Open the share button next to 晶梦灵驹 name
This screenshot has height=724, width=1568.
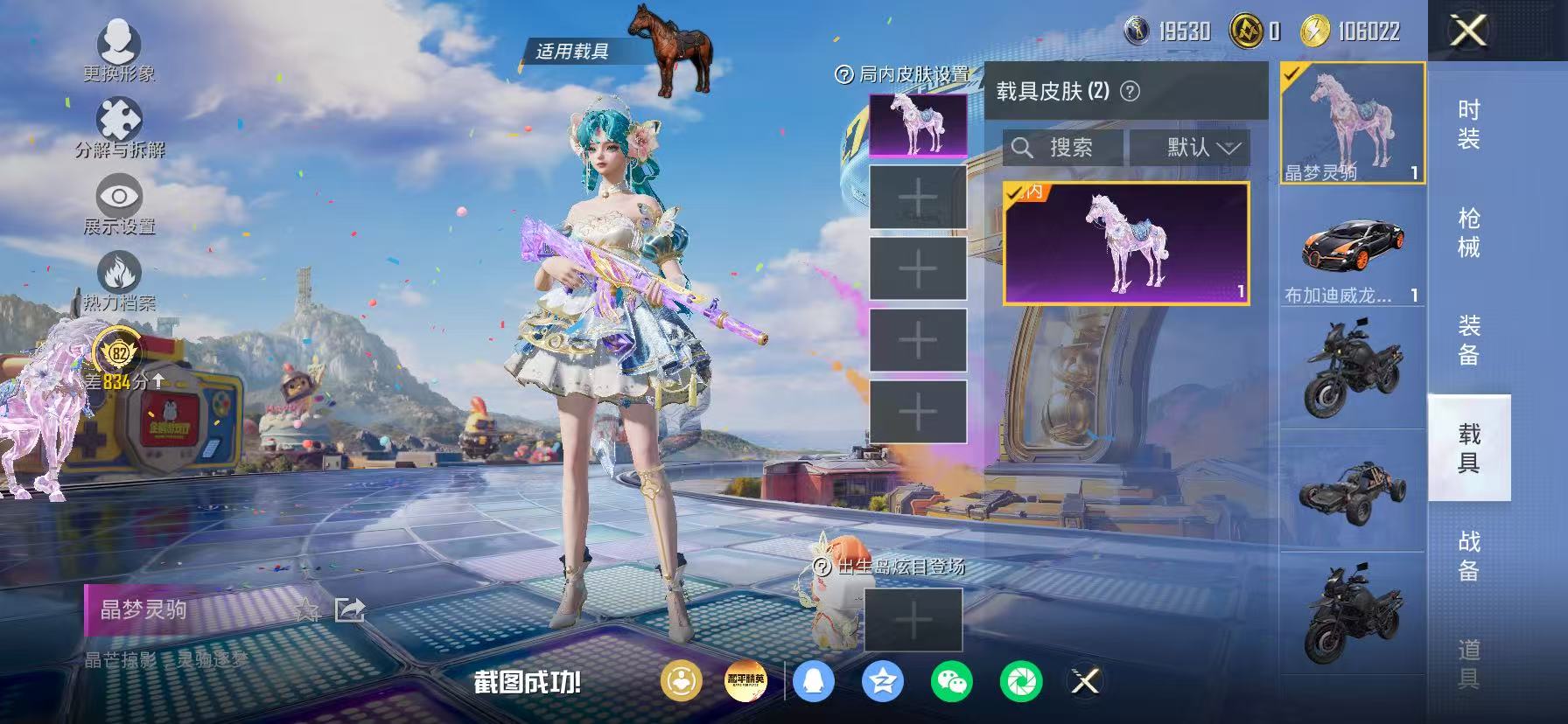[348, 610]
